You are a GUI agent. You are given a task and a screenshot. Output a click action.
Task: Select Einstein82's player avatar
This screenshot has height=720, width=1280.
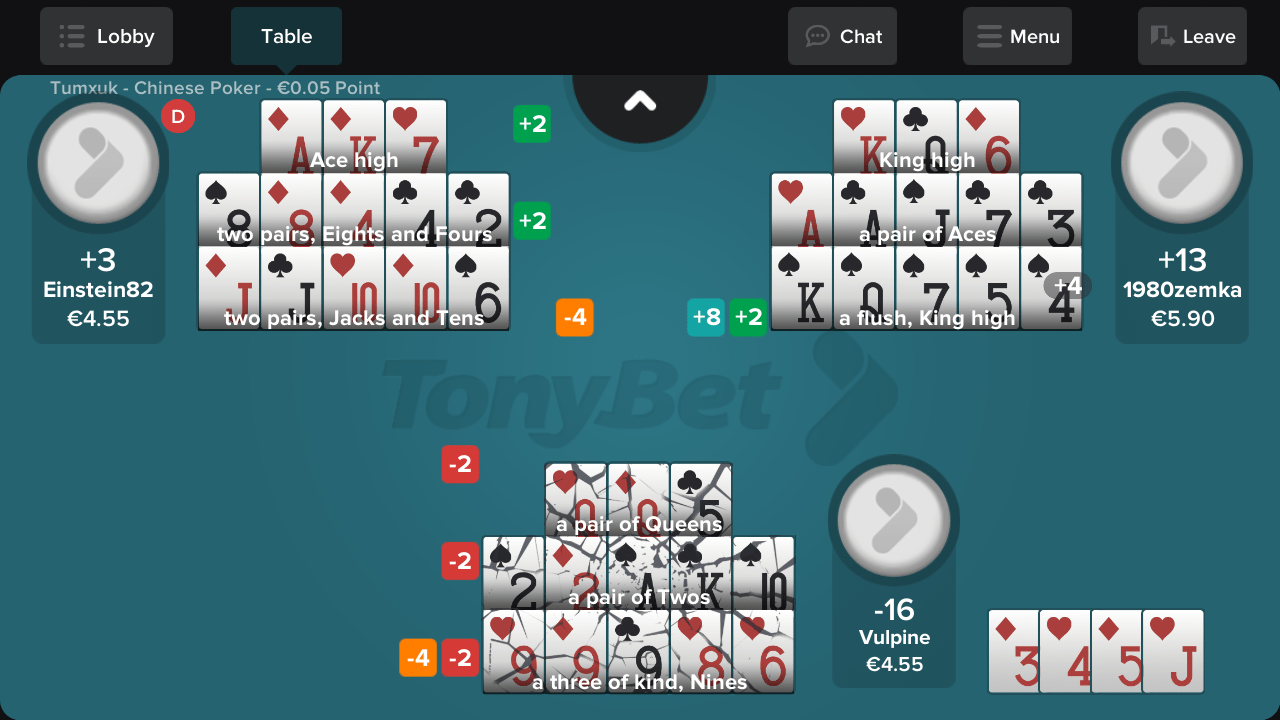(98, 163)
